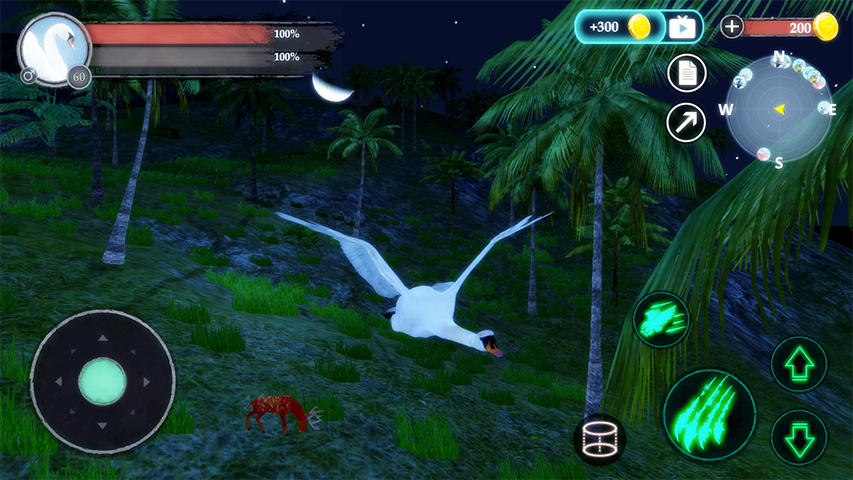Activate the green dash attack ability
Screen dimensions: 853x480
(x=661, y=319)
